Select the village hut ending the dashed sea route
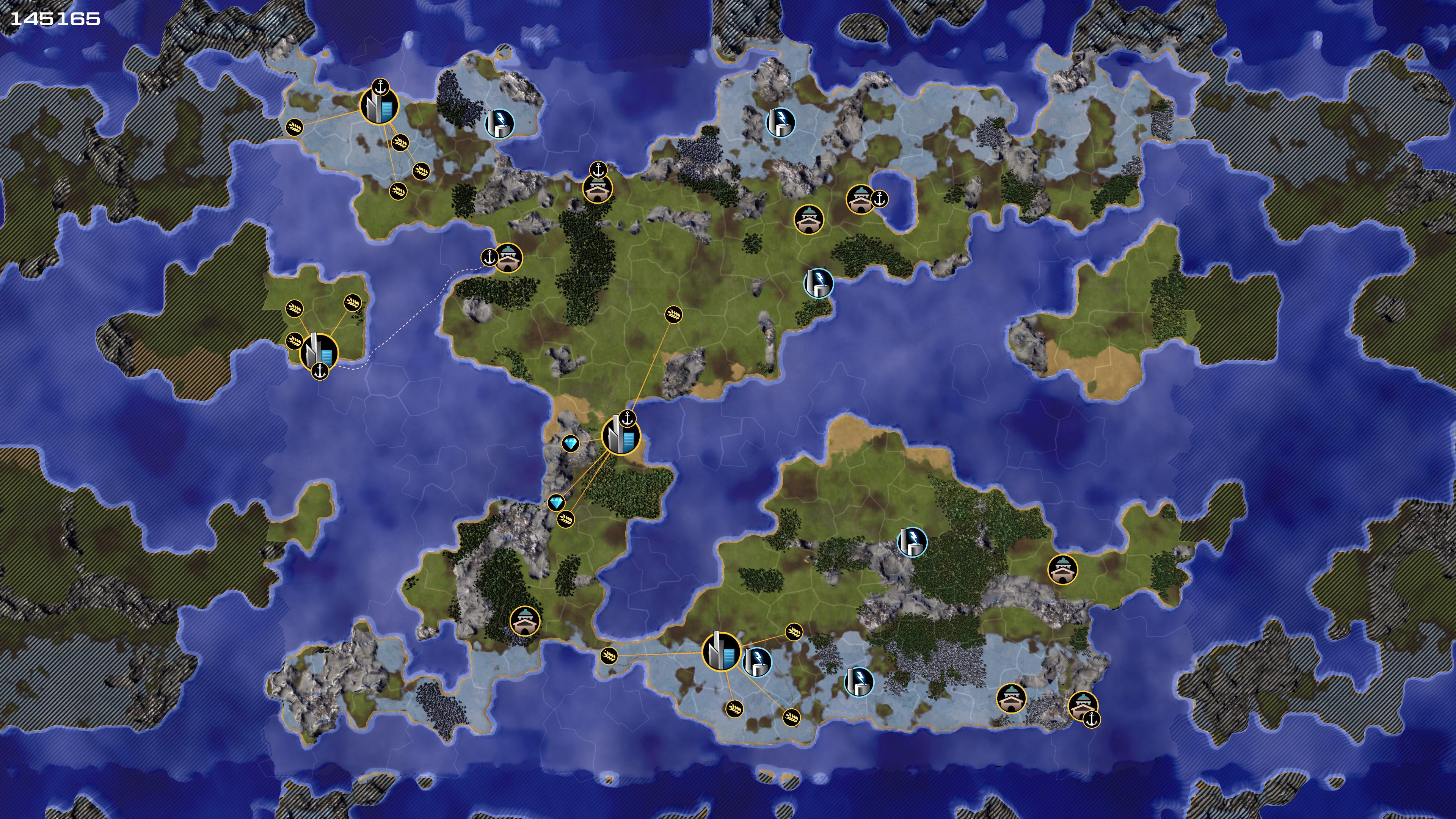This screenshot has width=1456, height=819. pyautogui.click(x=508, y=258)
